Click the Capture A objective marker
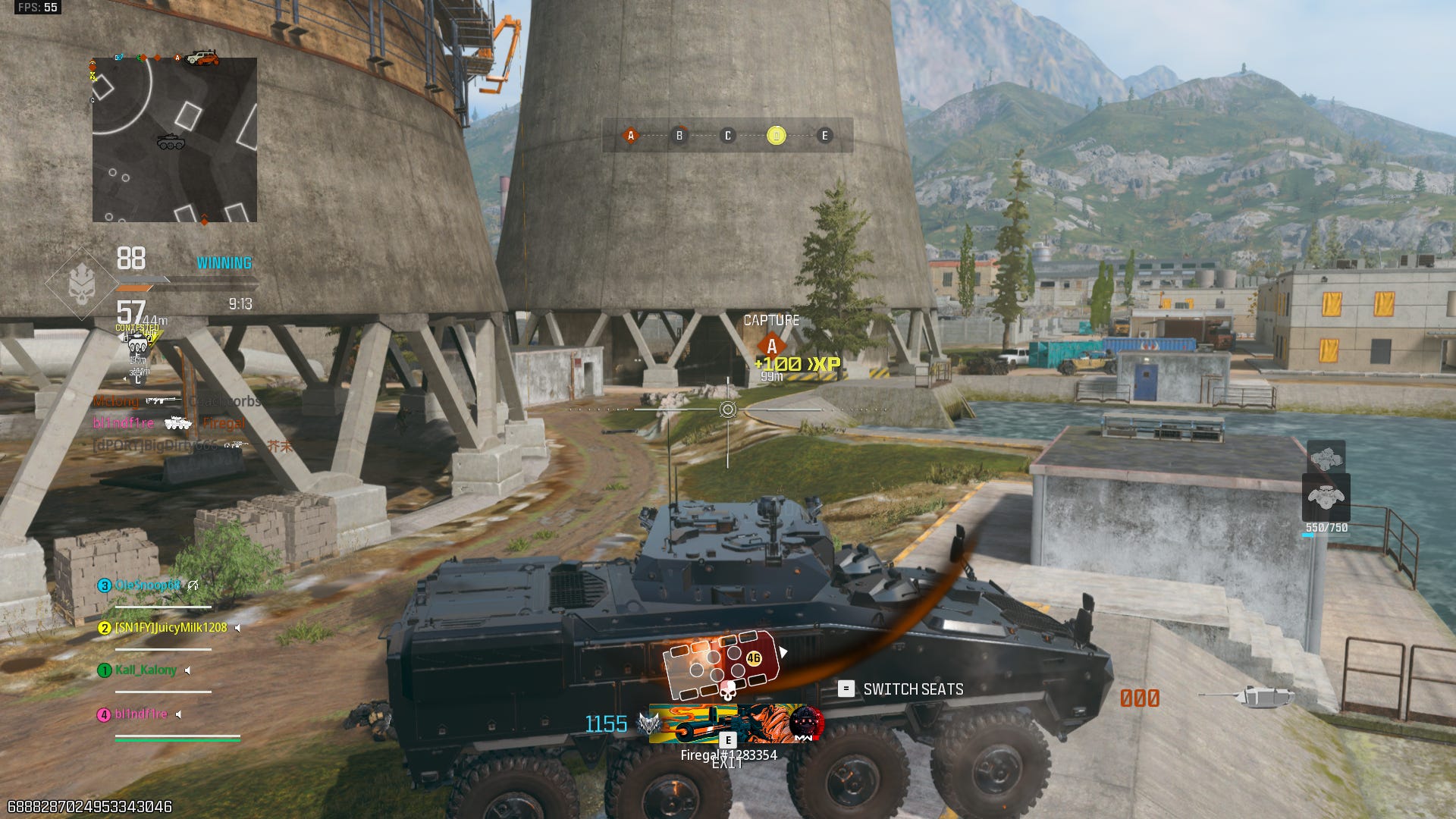The height and width of the screenshot is (819, 1456). 771,346
